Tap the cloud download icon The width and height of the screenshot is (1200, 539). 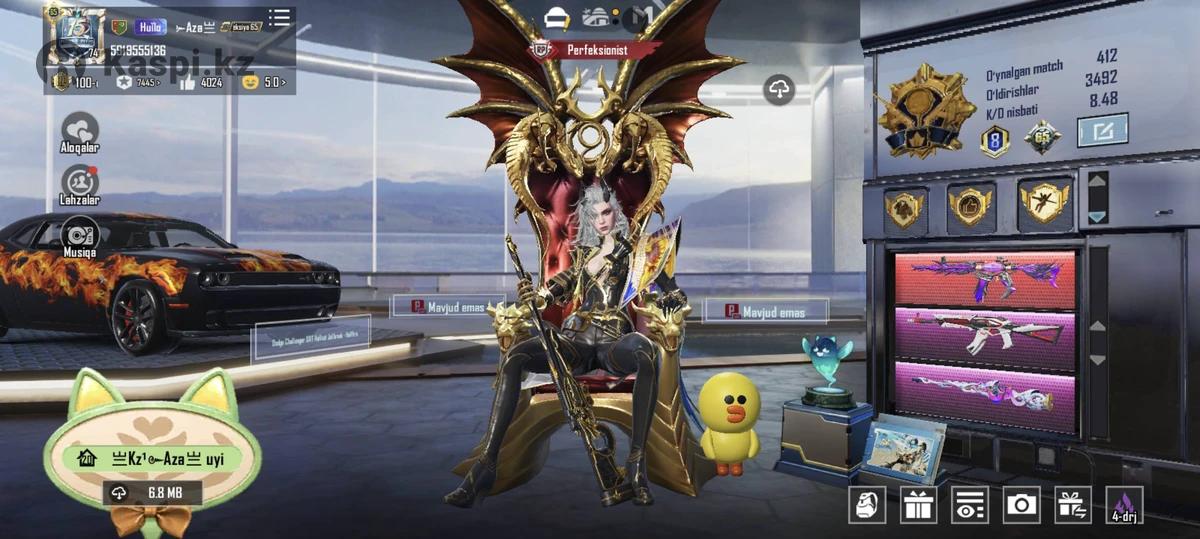(779, 90)
